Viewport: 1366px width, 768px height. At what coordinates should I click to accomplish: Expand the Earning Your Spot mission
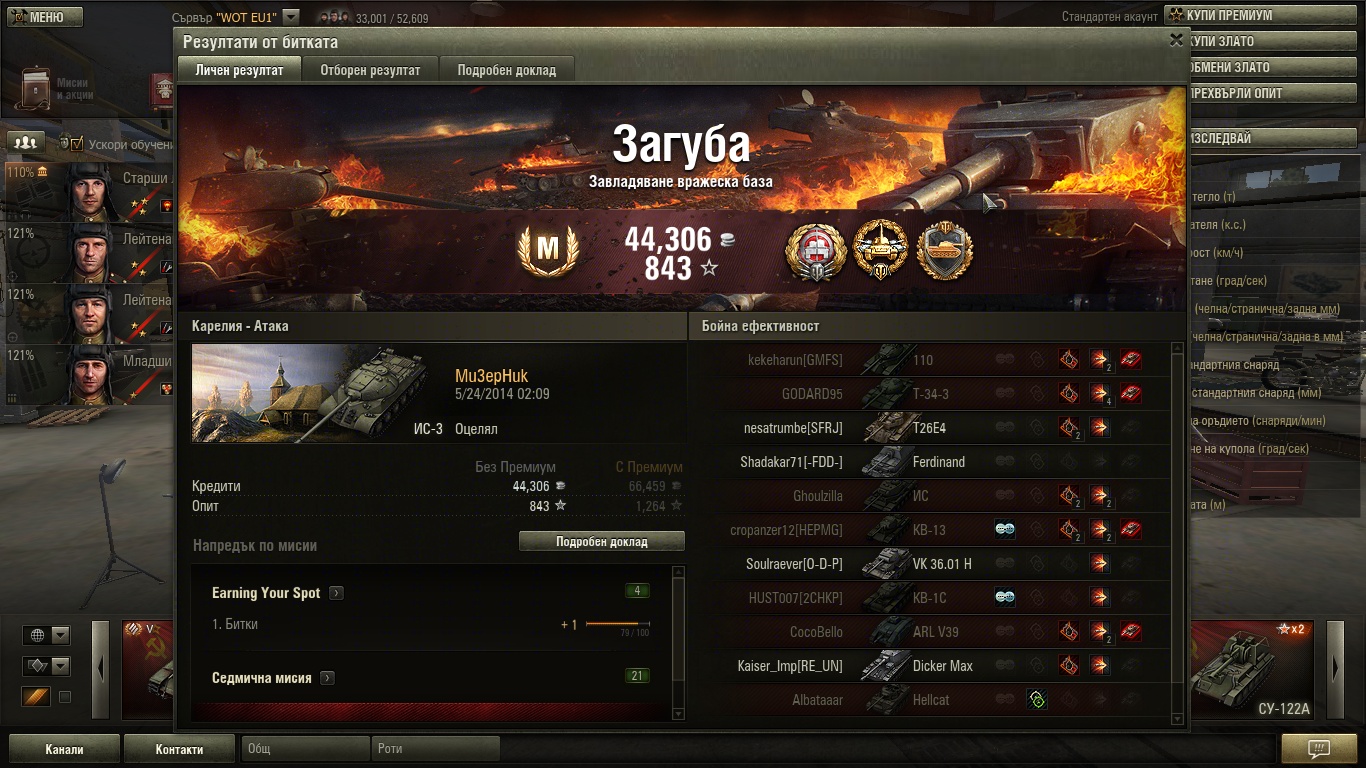pos(337,593)
